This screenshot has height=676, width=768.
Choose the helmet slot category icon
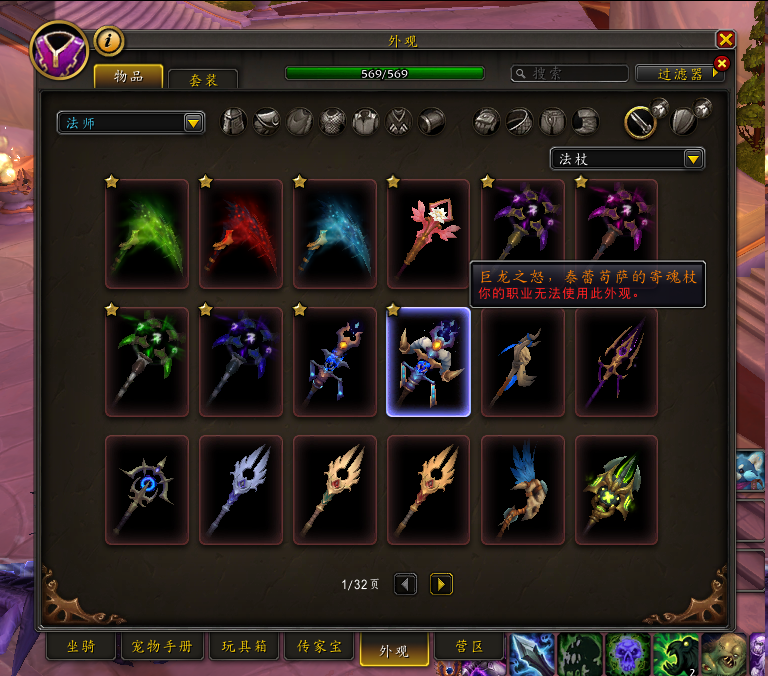233,122
